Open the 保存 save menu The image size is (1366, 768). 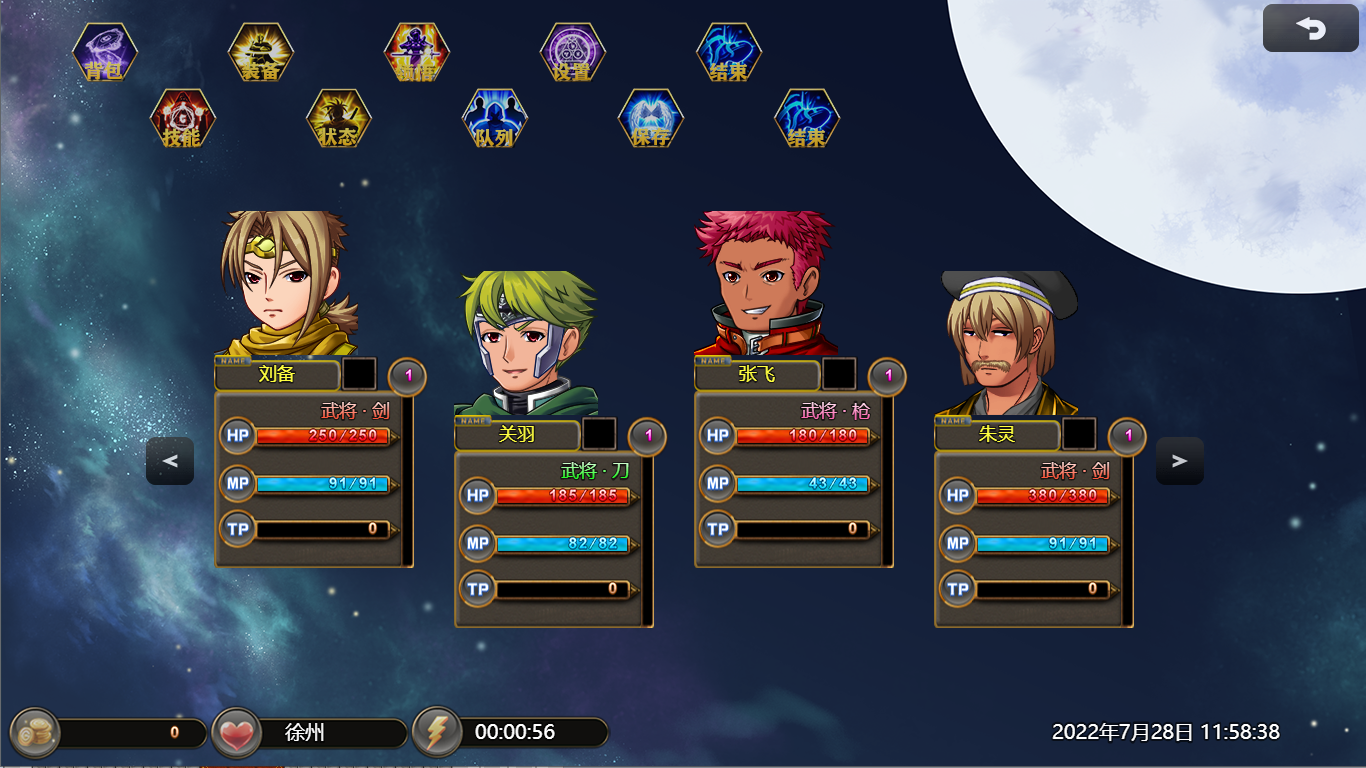(x=651, y=119)
